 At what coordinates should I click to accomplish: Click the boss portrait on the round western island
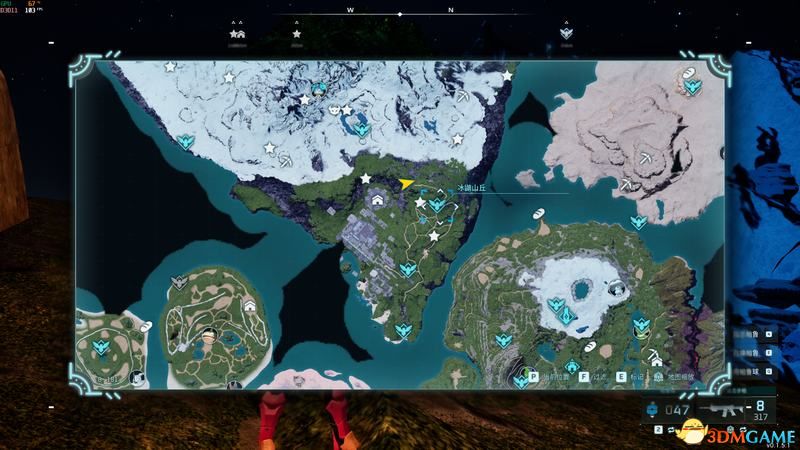[207, 333]
